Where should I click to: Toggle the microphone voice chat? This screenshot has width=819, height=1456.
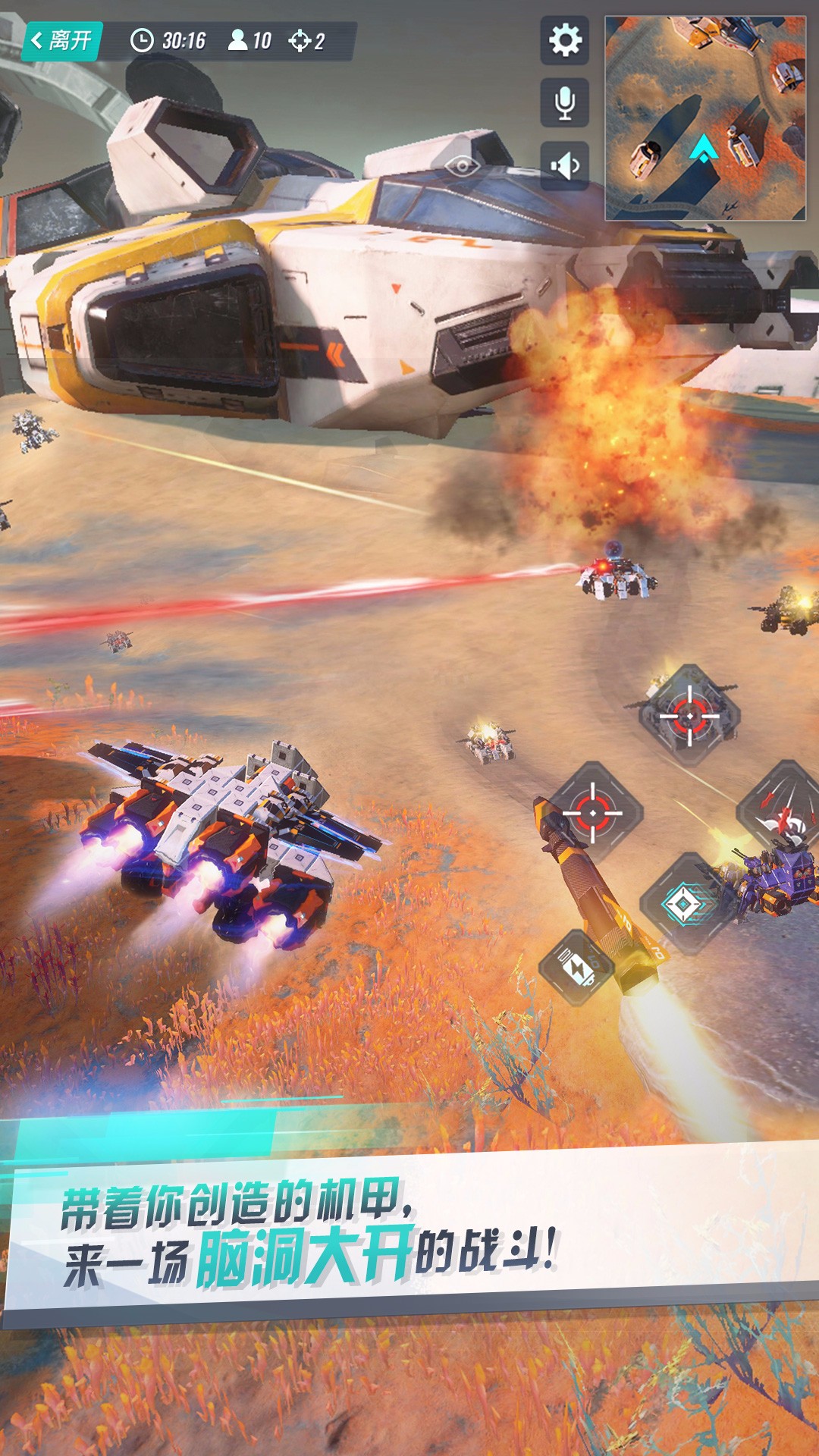[565, 102]
